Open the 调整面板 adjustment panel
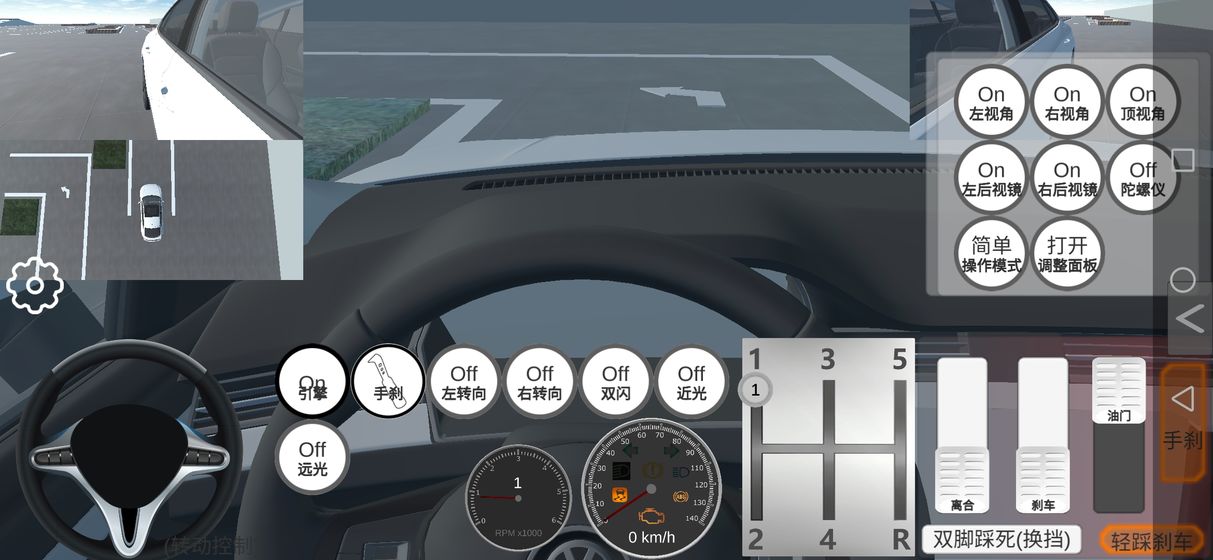 [1067, 254]
